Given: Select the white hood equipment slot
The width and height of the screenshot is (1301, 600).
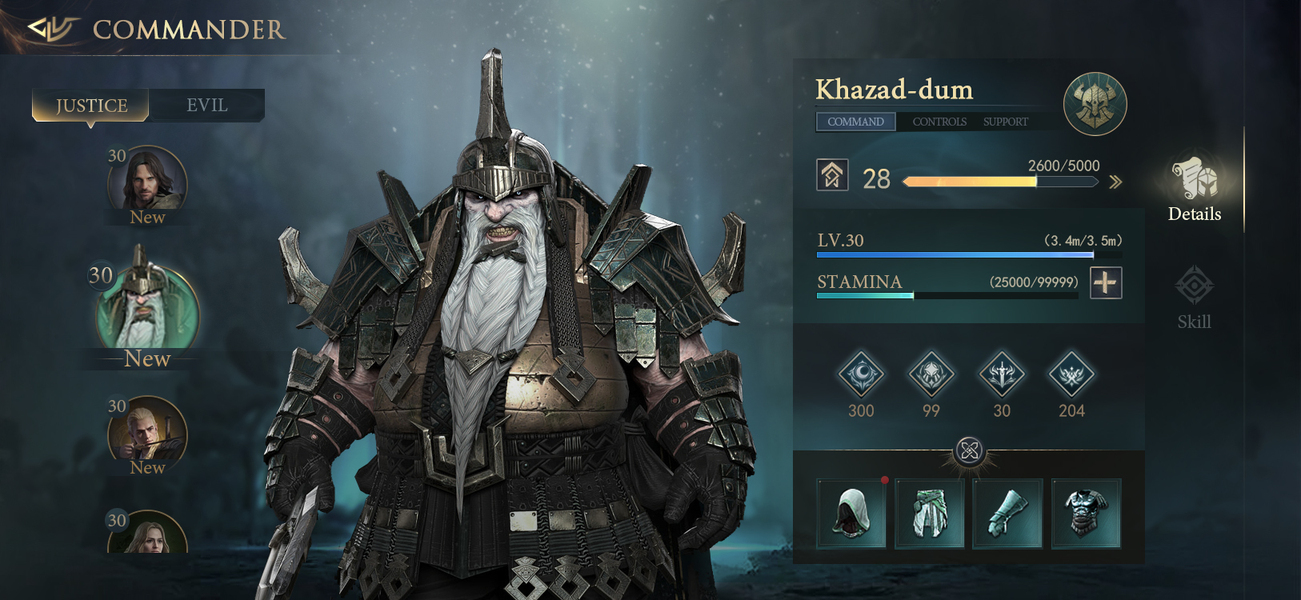Looking at the screenshot, I should pos(852,513).
